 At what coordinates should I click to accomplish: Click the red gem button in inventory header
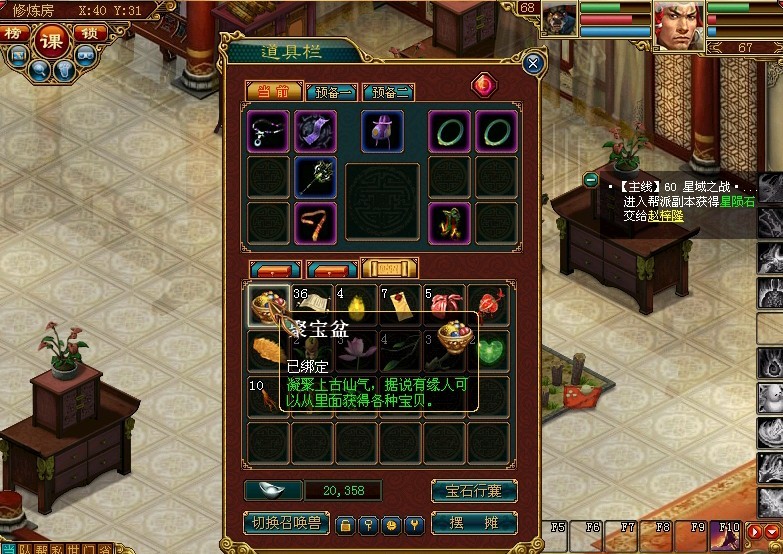[x=482, y=86]
